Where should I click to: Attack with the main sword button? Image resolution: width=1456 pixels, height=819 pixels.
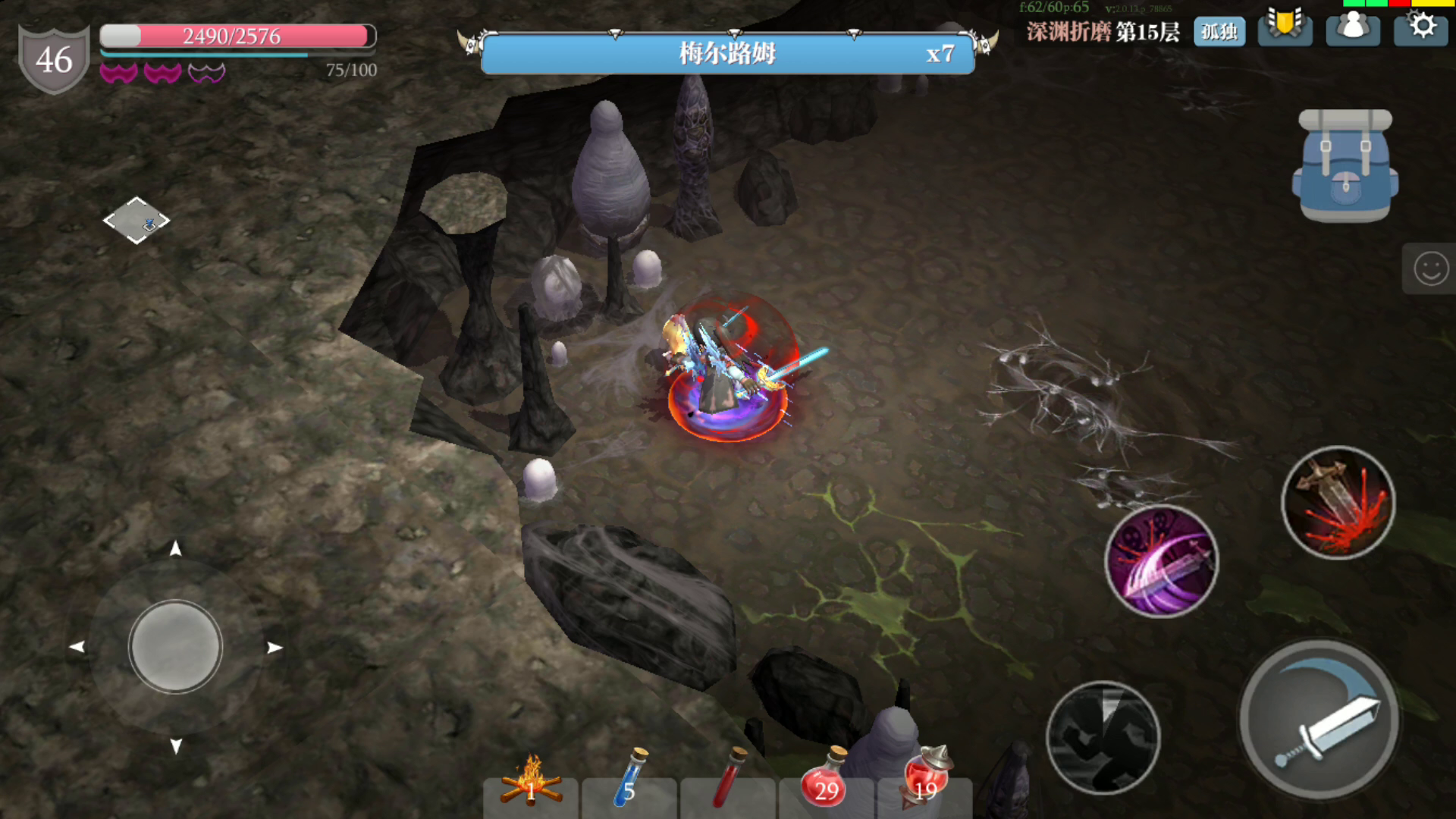click(1319, 719)
